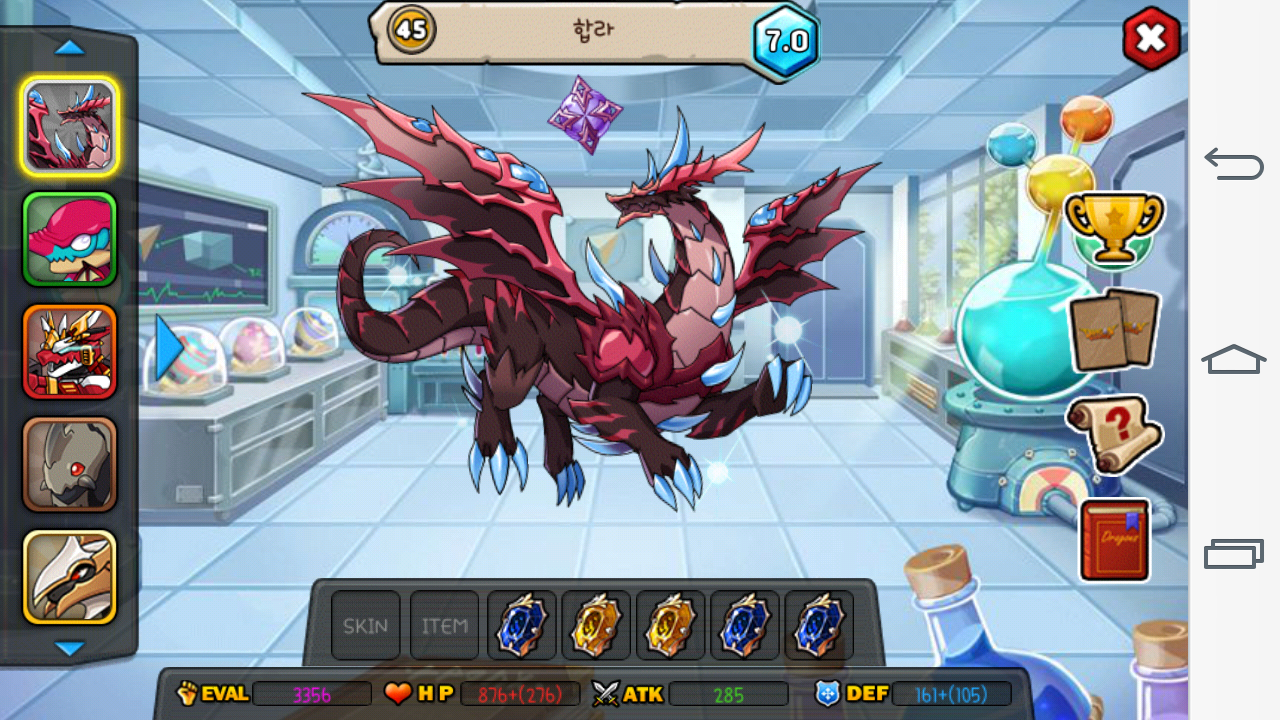Choose the pink-hooded creature portrait
The height and width of the screenshot is (720, 1280).
(69, 240)
